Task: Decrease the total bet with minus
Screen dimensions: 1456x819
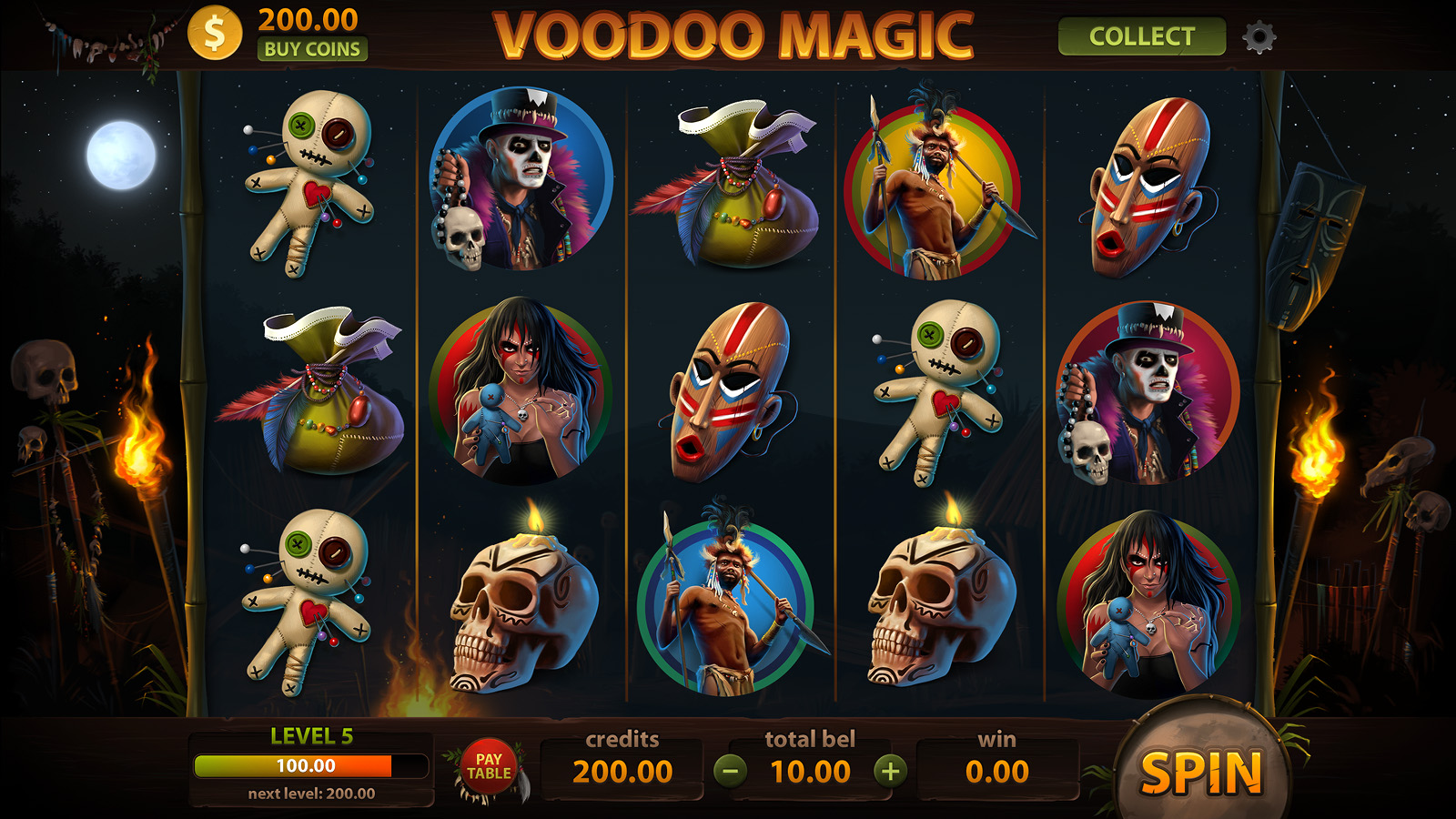Action: pyautogui.click(x=730, y=772)
